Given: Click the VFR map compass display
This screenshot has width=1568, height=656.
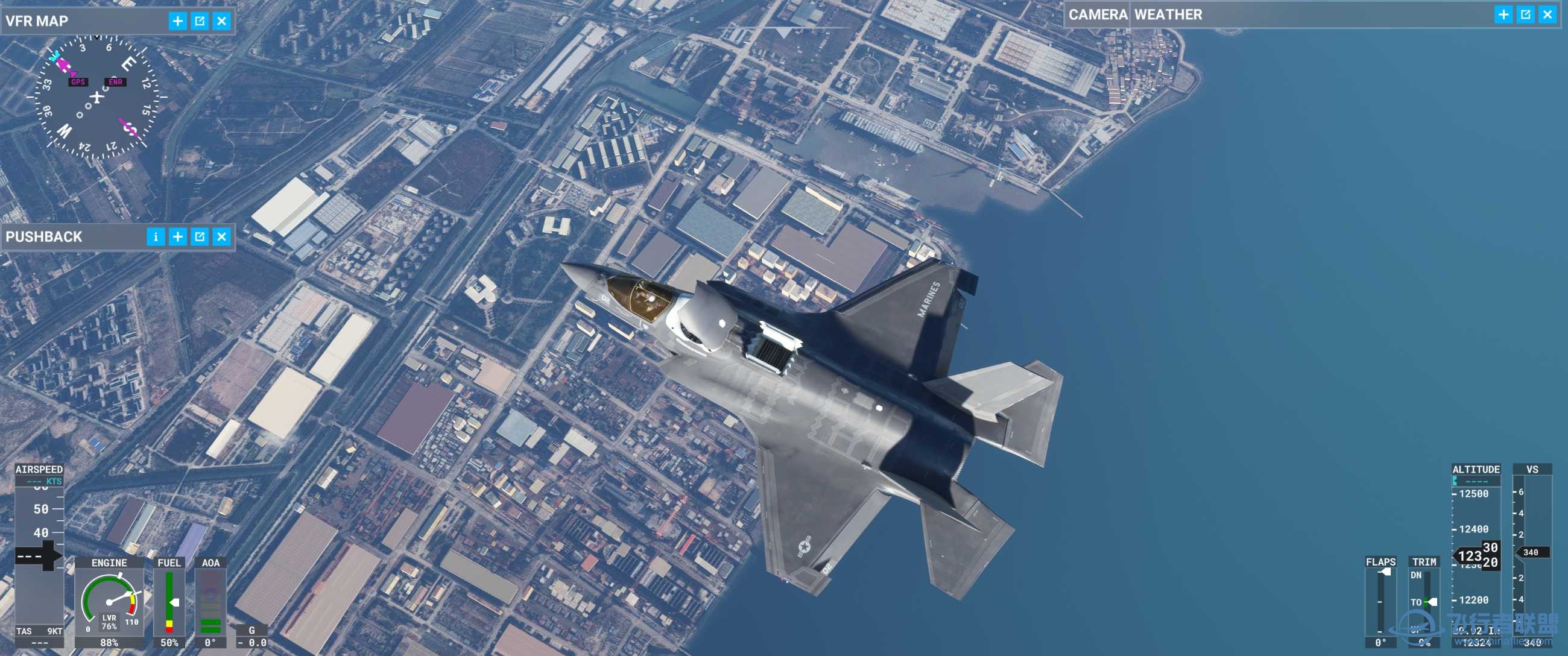Looking at the screenshot, I should 97,97.
